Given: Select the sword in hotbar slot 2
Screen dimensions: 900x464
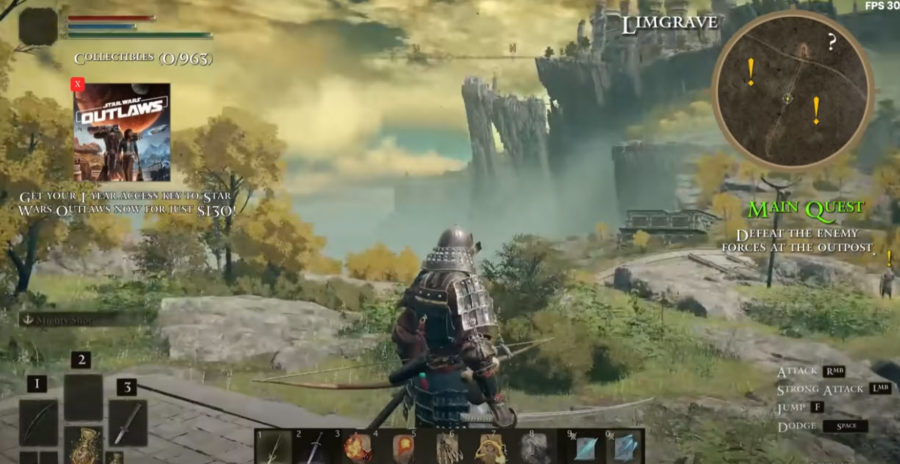Looking at the screenshot, I should (314, 447).
